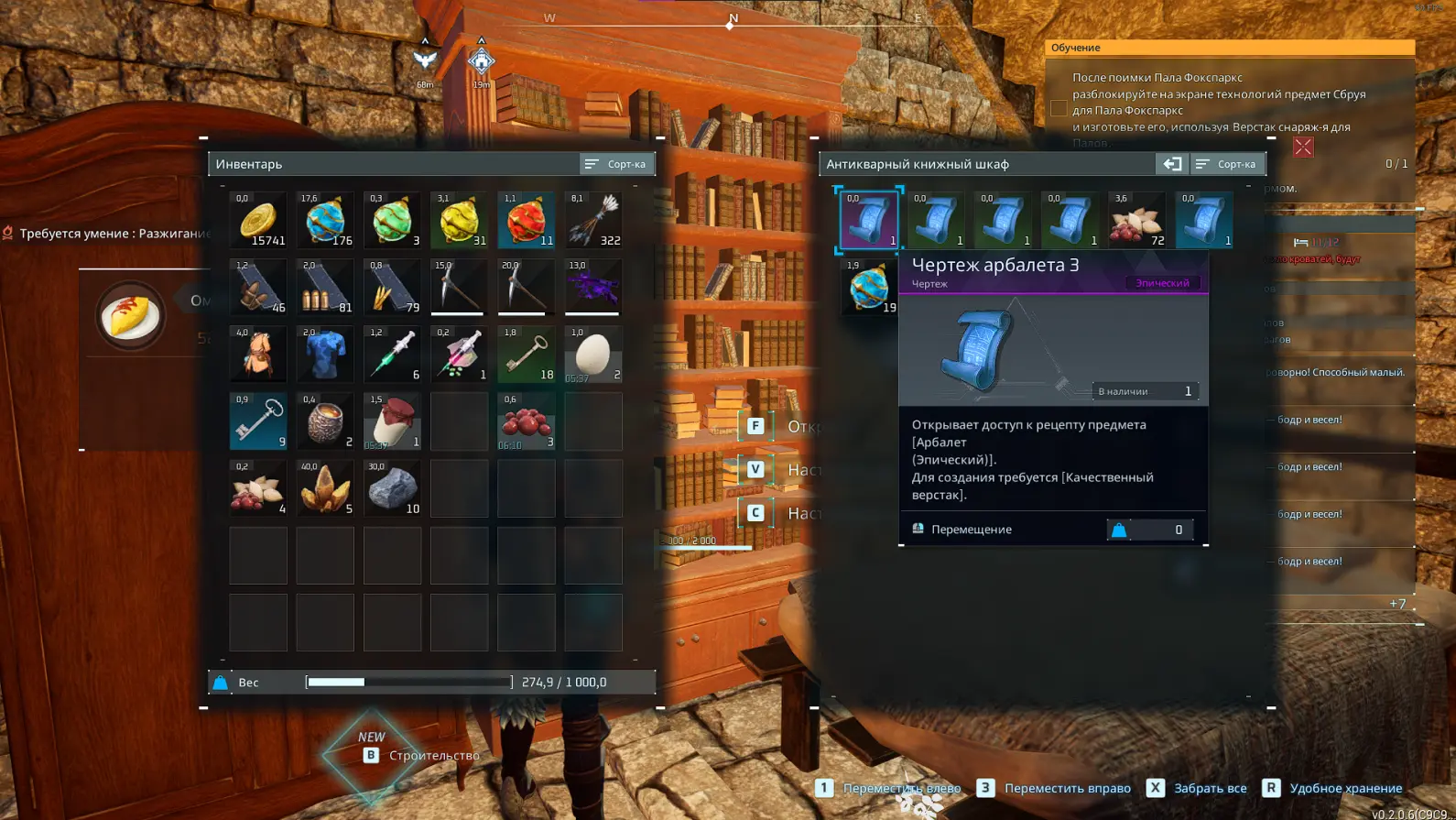
Task: Select the gold coins stack of 15741
Action: pyautogui.click(x=258, y=221)
